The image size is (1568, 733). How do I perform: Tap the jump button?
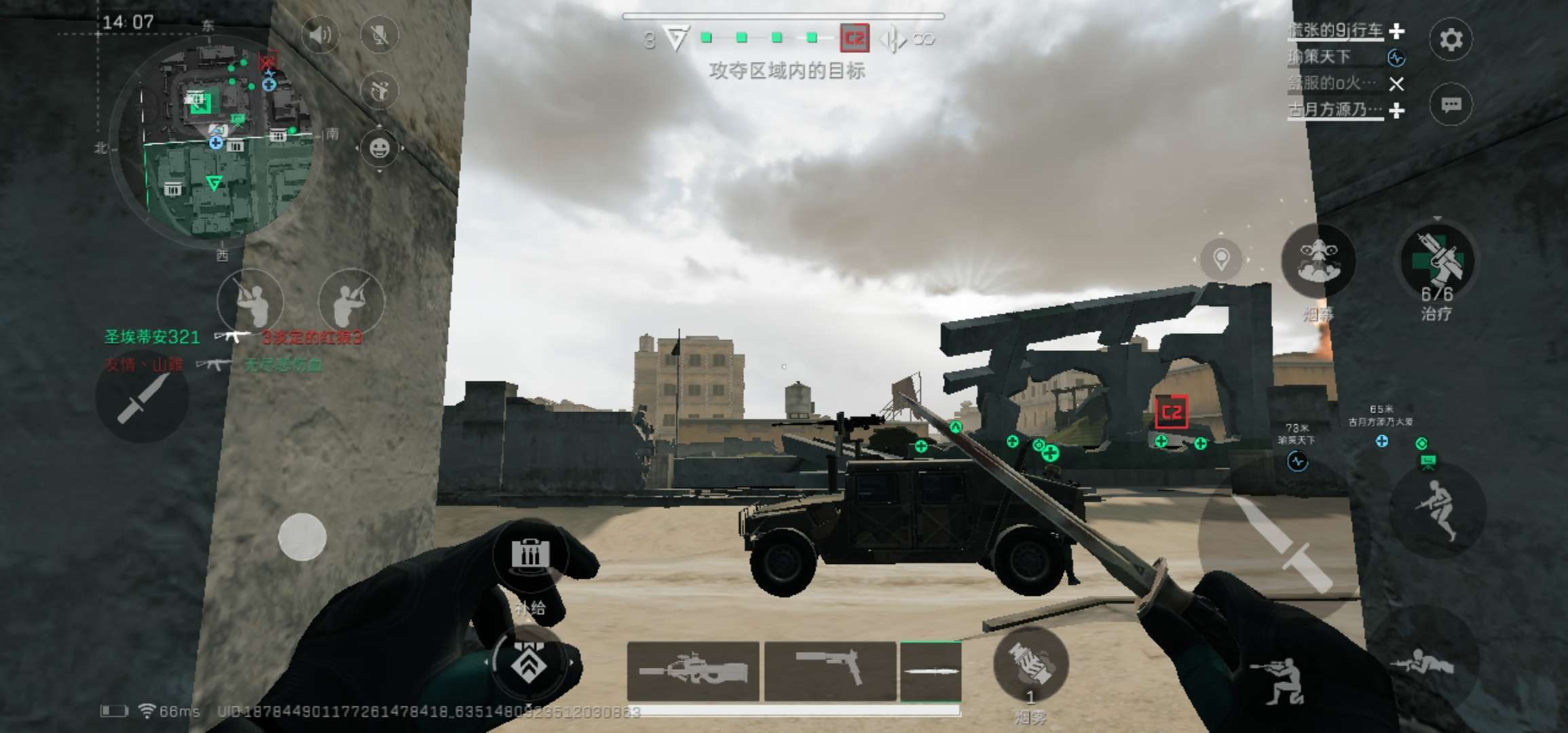coord(1438,509)
